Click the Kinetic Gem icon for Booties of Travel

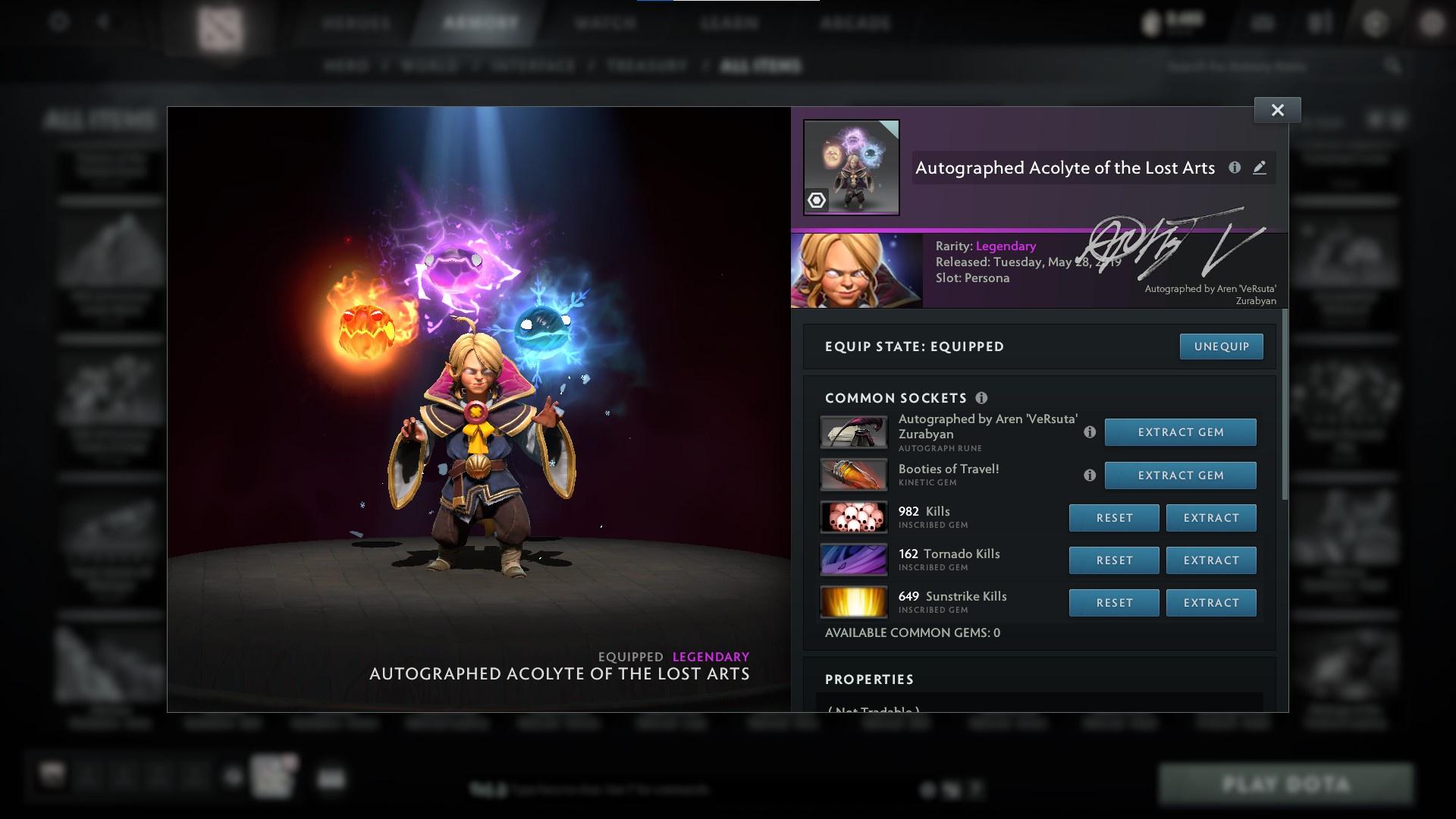(853, 475)
